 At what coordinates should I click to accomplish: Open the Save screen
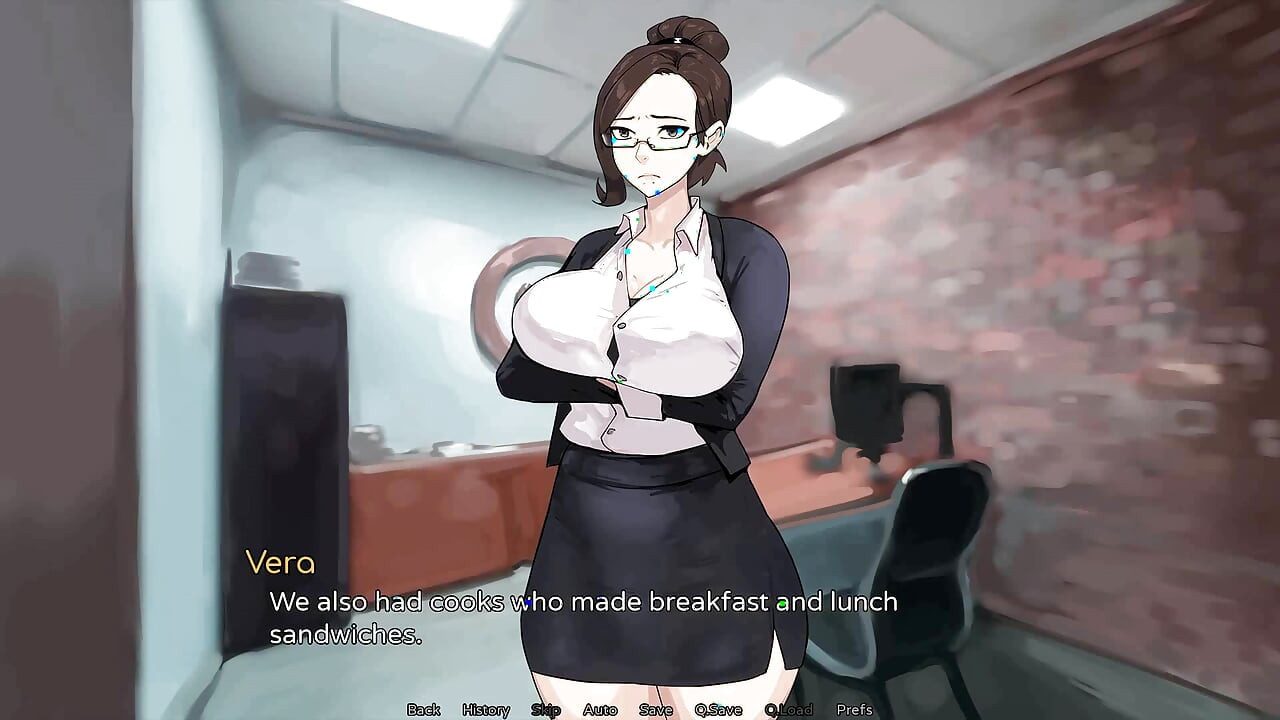[655, 709]
